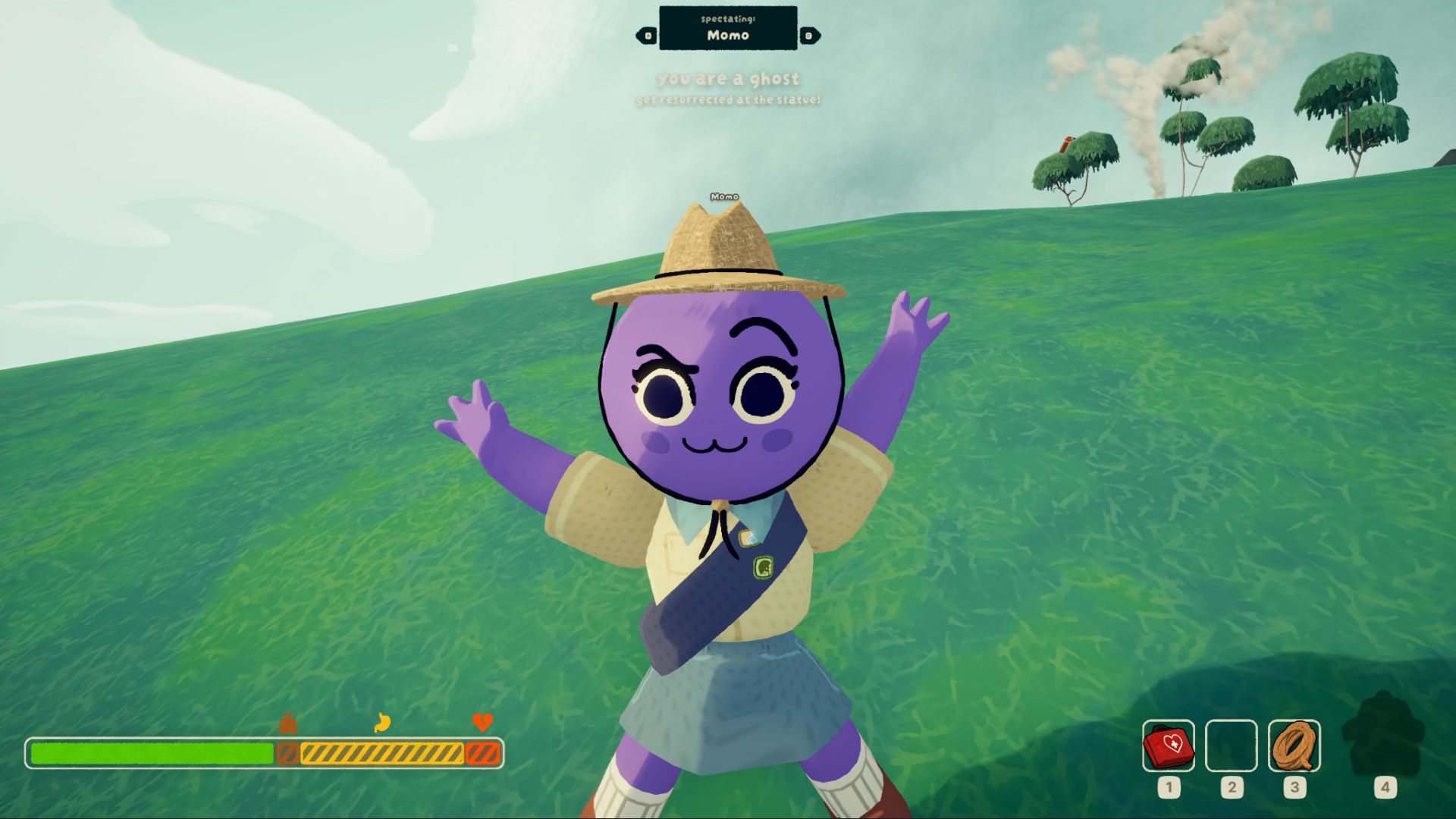Spectate previous player with left arrow

[647, 36]
